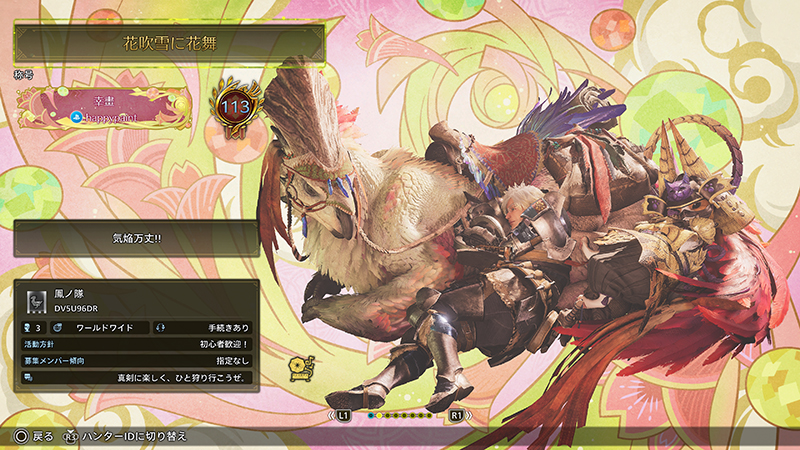
Task: Select the yellow gramophone icon
Action: 297,367
